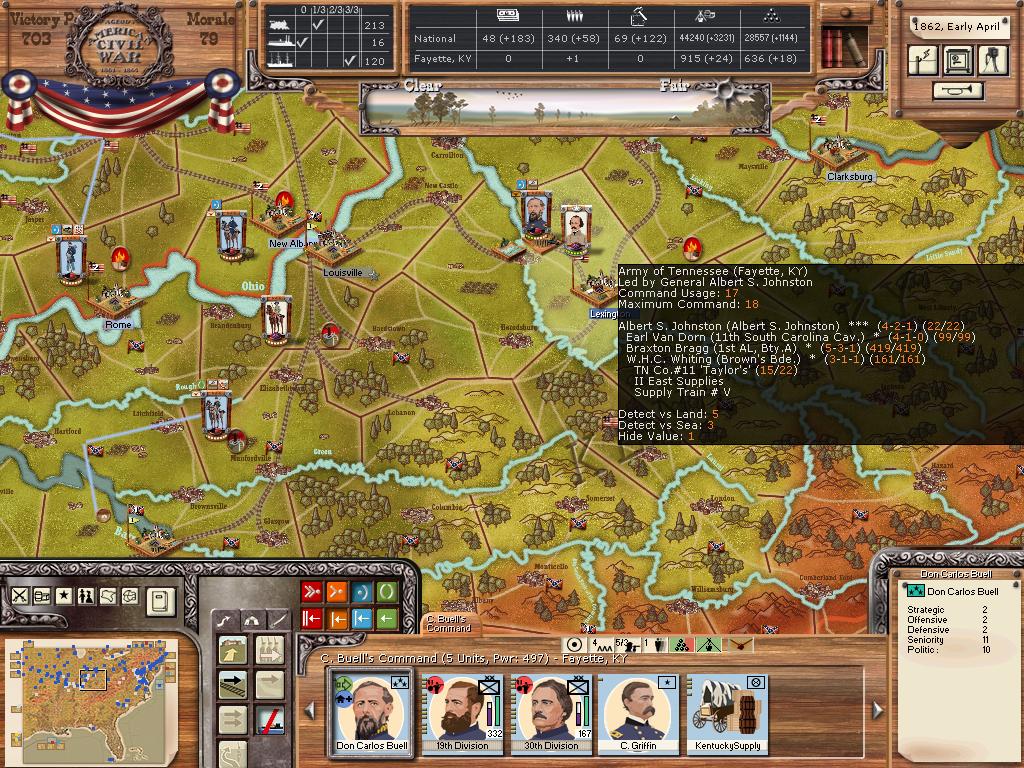The width and height of the screenshot is (1024, 768).
Task: Click the camera on tripod button
Action: point(992,60)
